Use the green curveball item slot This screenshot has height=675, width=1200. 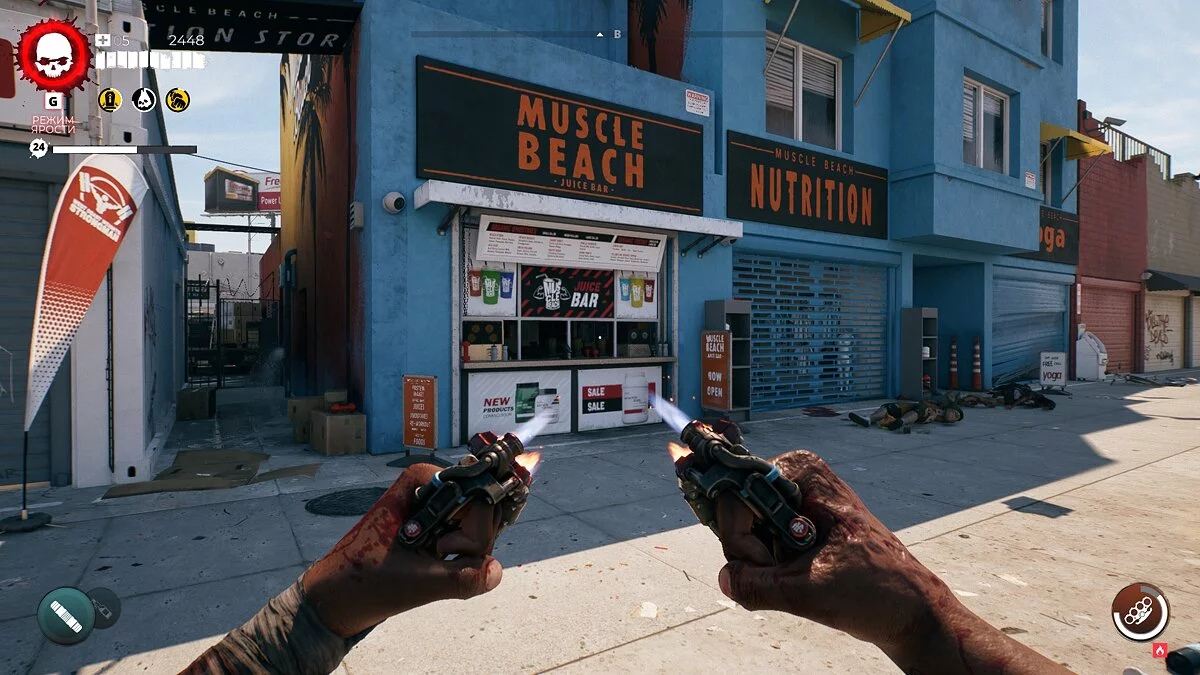(66, 615)
